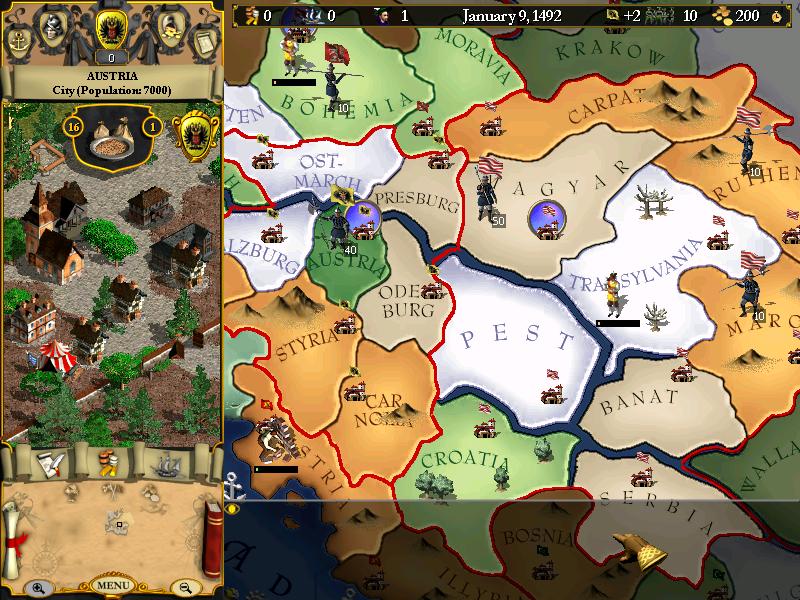Zoom out the map with magnifier minus
The image size is (800, 600).
point(184,588)
